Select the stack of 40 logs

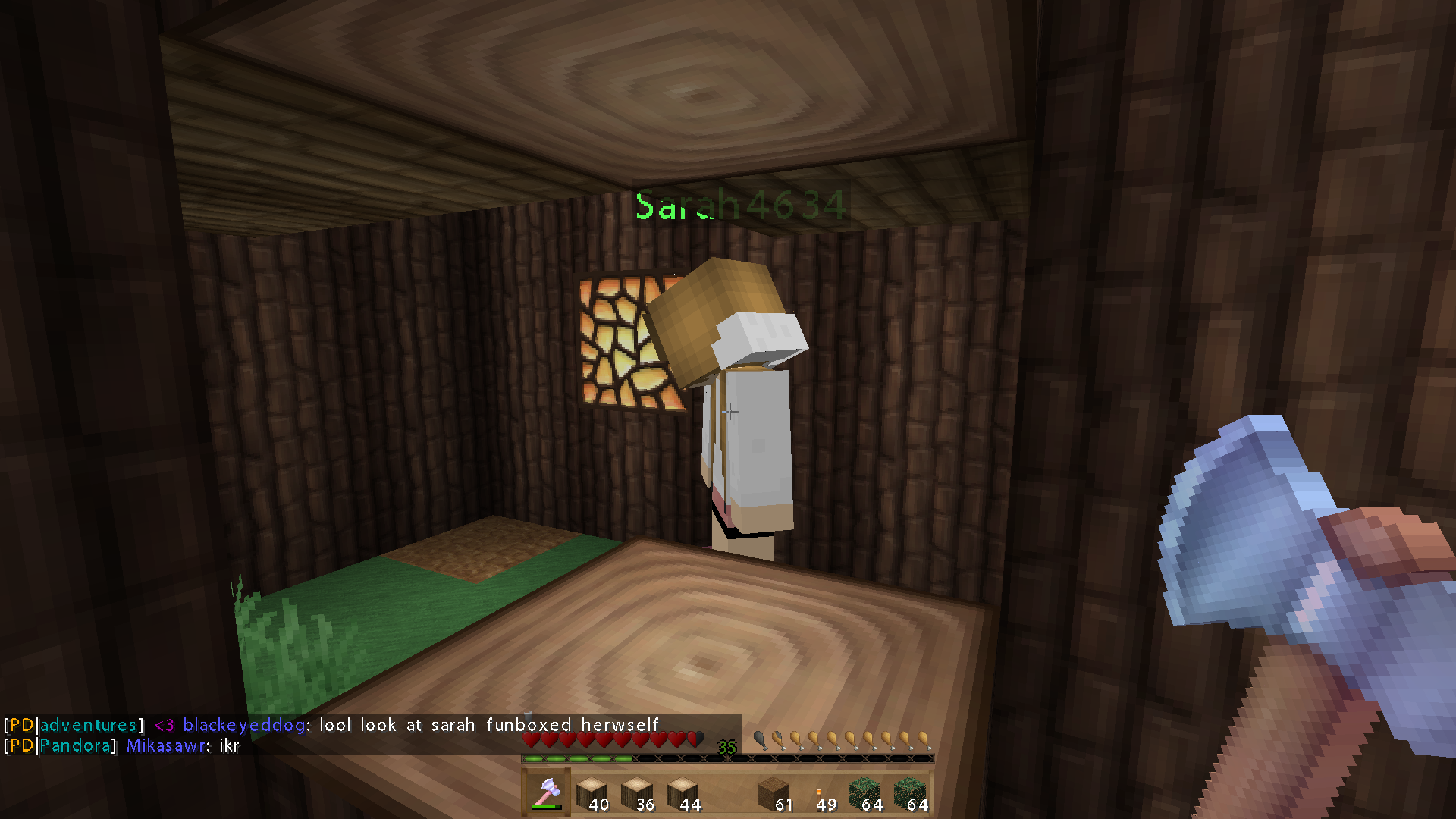(591, 793)
